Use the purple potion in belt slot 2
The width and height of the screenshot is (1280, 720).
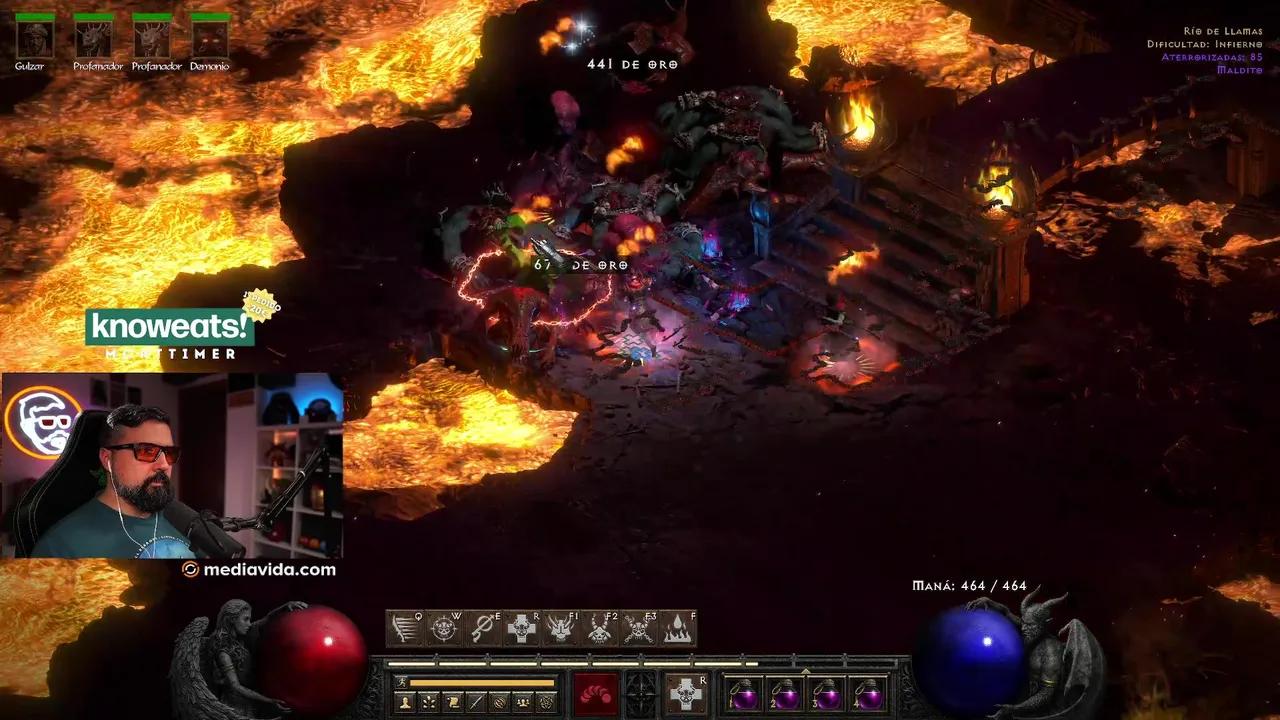(x=785, y=694)
